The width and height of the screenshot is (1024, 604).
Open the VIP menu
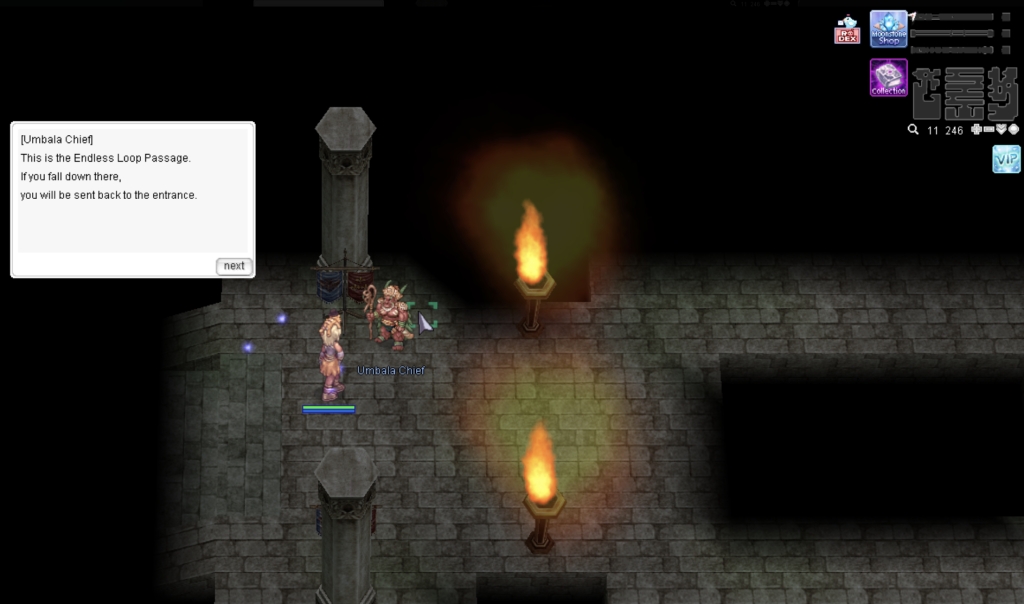(x=1006, y=159)
